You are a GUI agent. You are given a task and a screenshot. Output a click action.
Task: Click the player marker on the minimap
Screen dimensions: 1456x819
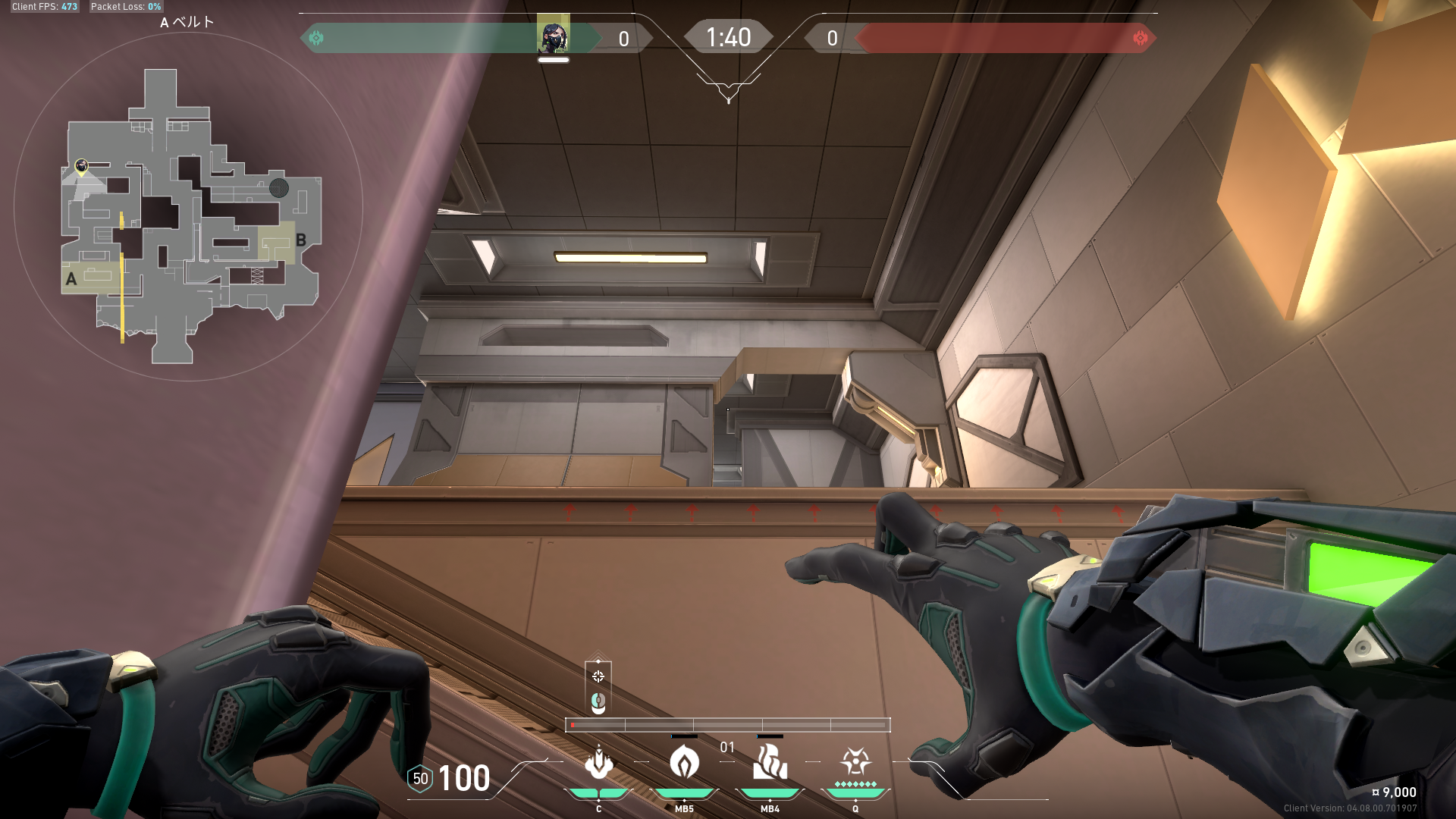[x=81, y=165]
